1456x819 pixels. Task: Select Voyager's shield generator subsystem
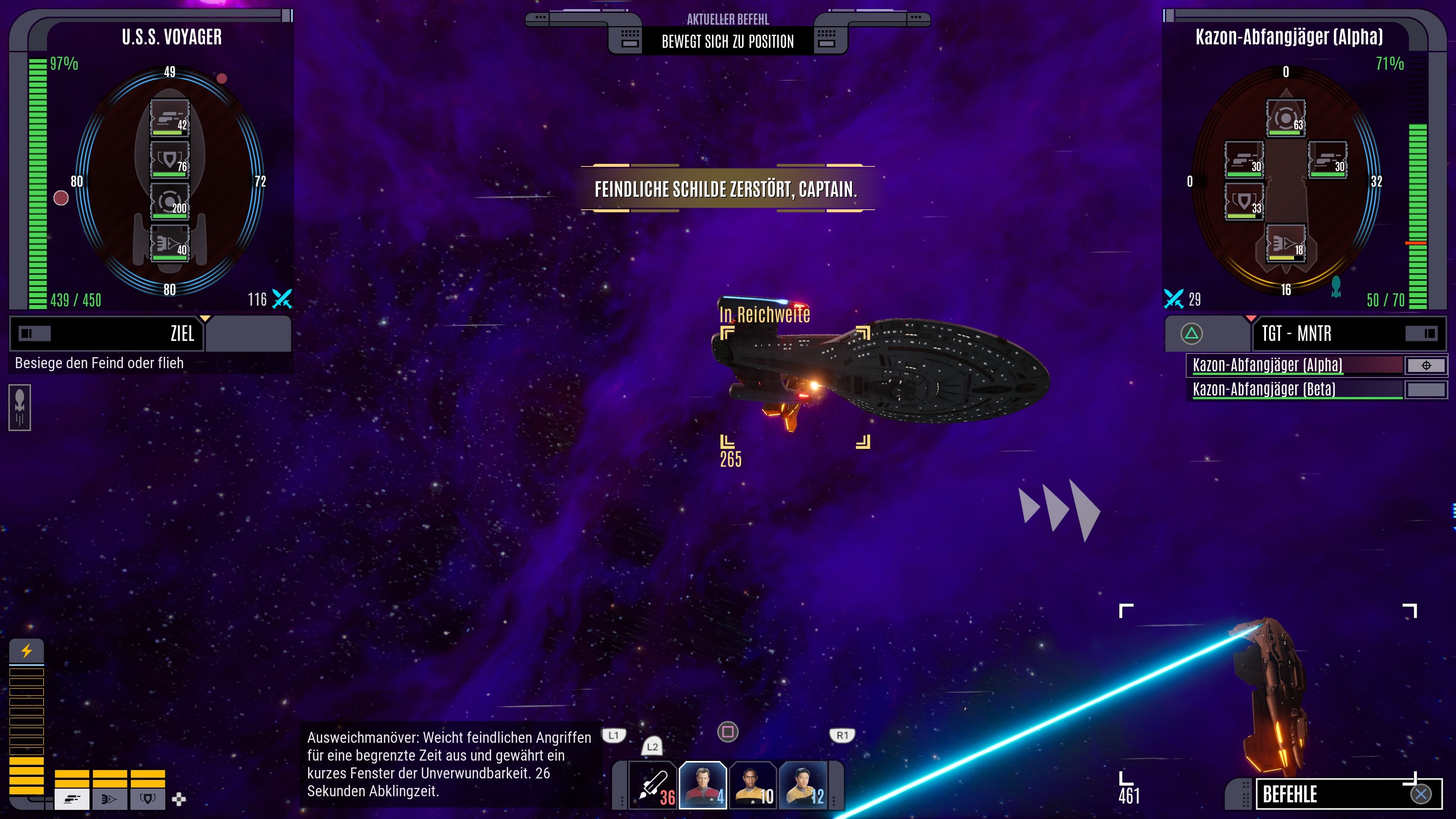click(169, 160)
